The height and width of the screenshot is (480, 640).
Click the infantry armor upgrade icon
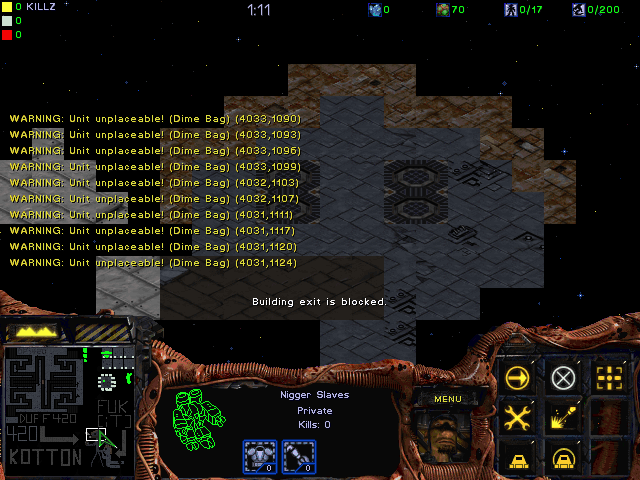point(258,455)
